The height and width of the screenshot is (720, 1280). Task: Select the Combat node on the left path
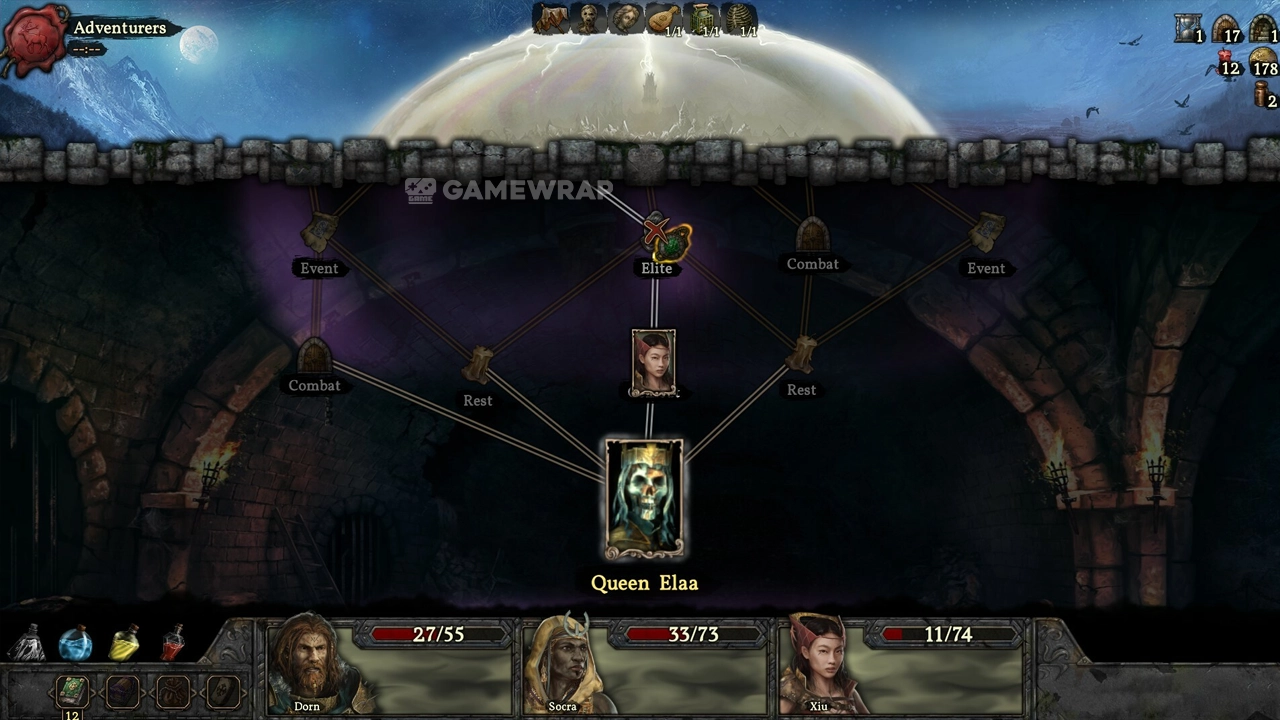click(314, 355)
